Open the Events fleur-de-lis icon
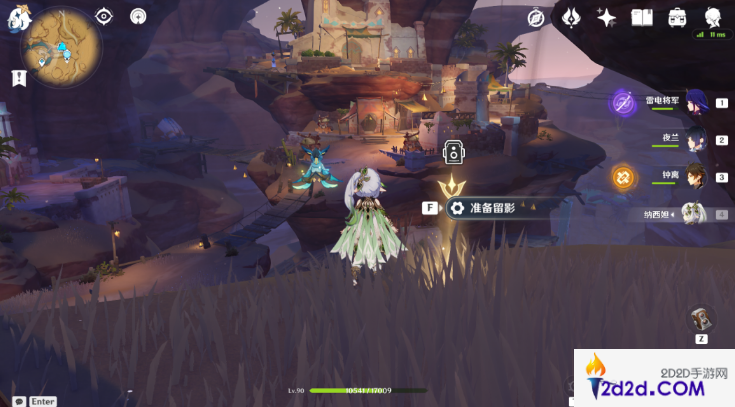735x407 pixels. click(571, 17)
